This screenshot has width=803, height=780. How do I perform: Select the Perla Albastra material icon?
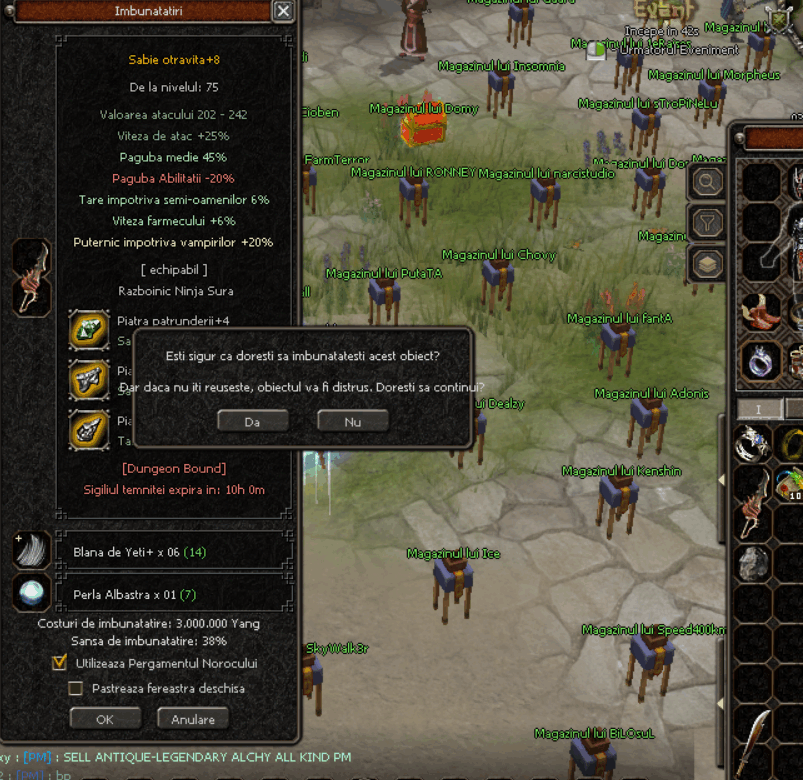(x=31, y=593)
